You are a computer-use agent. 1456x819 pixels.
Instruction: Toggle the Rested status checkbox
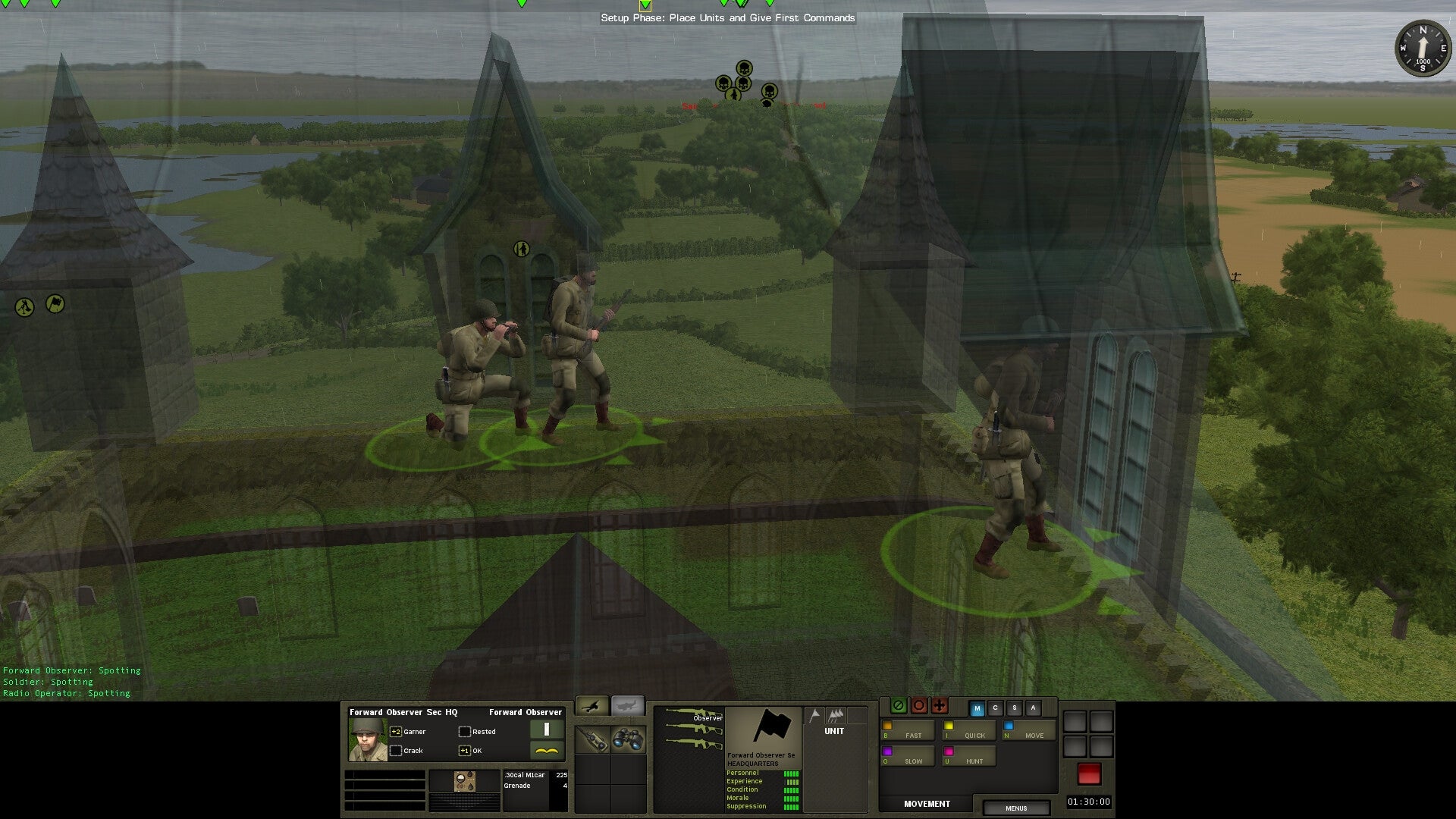464,731
